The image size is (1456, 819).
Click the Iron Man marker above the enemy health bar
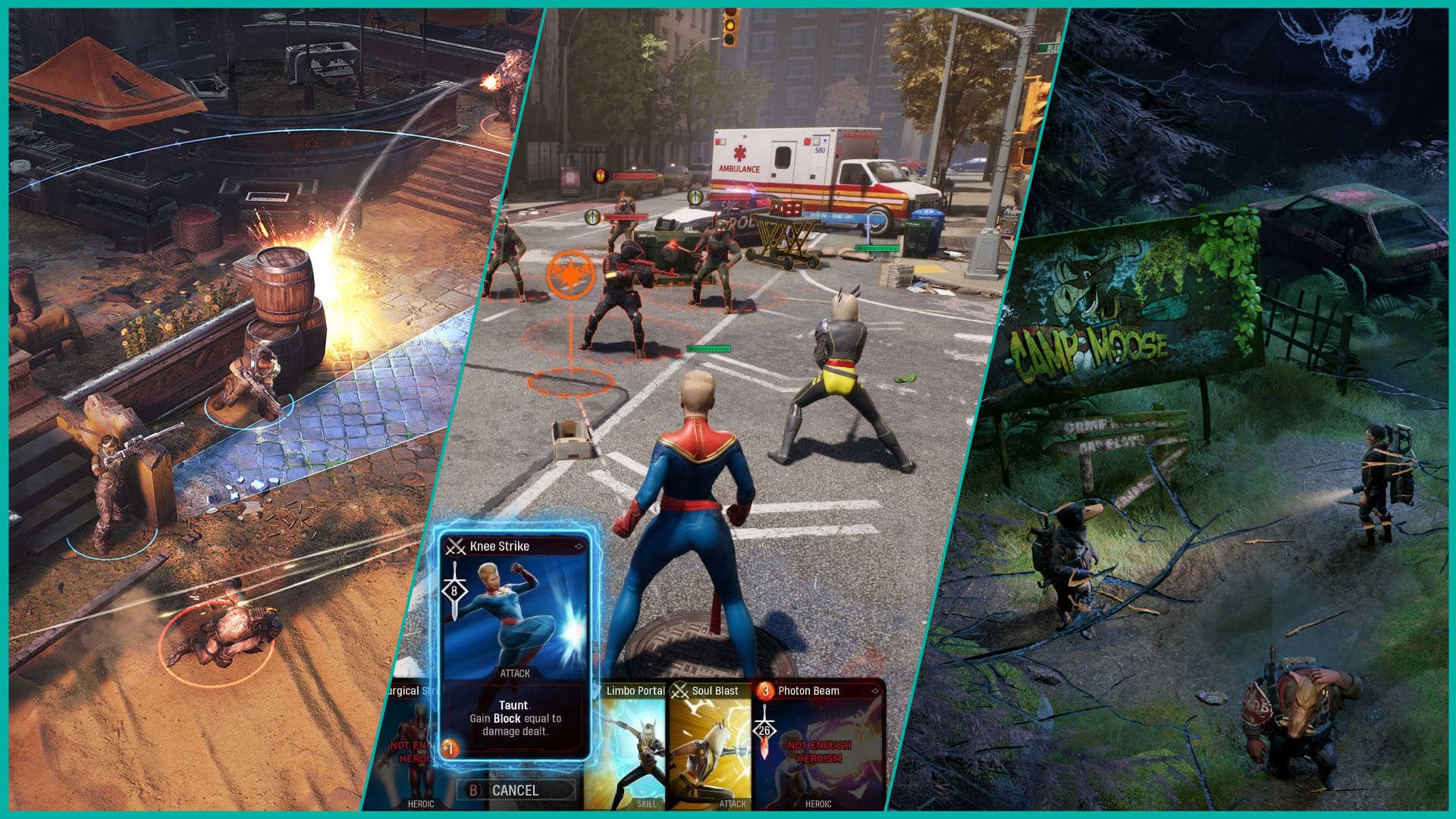(601, 177)
